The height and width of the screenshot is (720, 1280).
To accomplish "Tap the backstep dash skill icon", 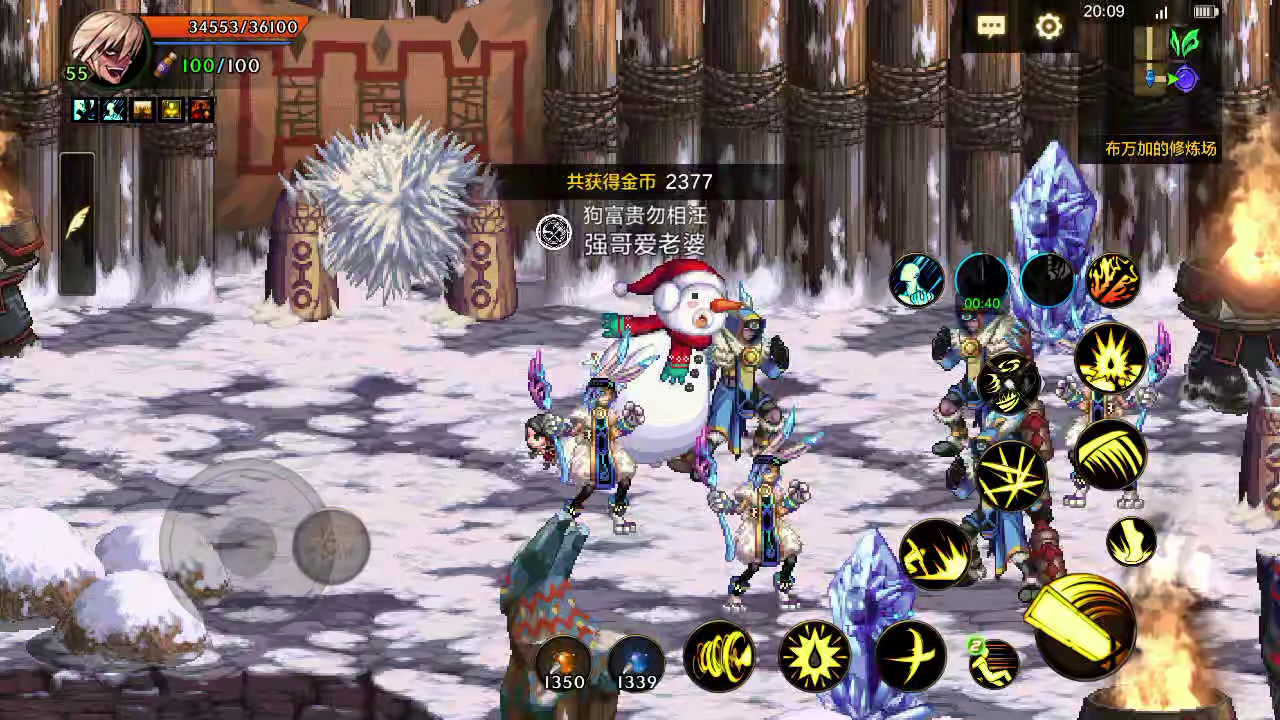I will pos(994,663).
